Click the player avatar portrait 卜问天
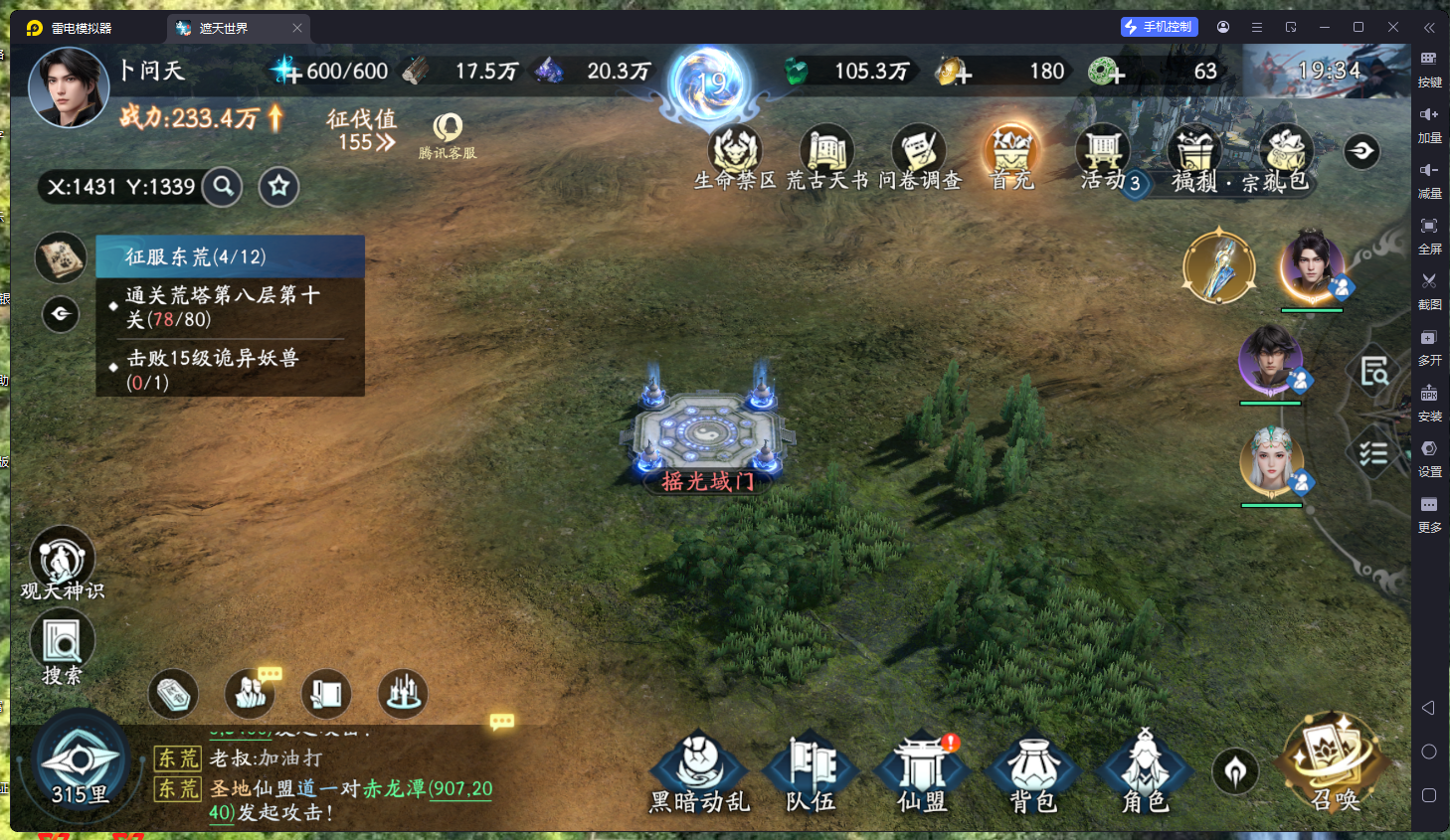Image resolution: width=1450 pixels, height=840 pixels. click(69, 87)
